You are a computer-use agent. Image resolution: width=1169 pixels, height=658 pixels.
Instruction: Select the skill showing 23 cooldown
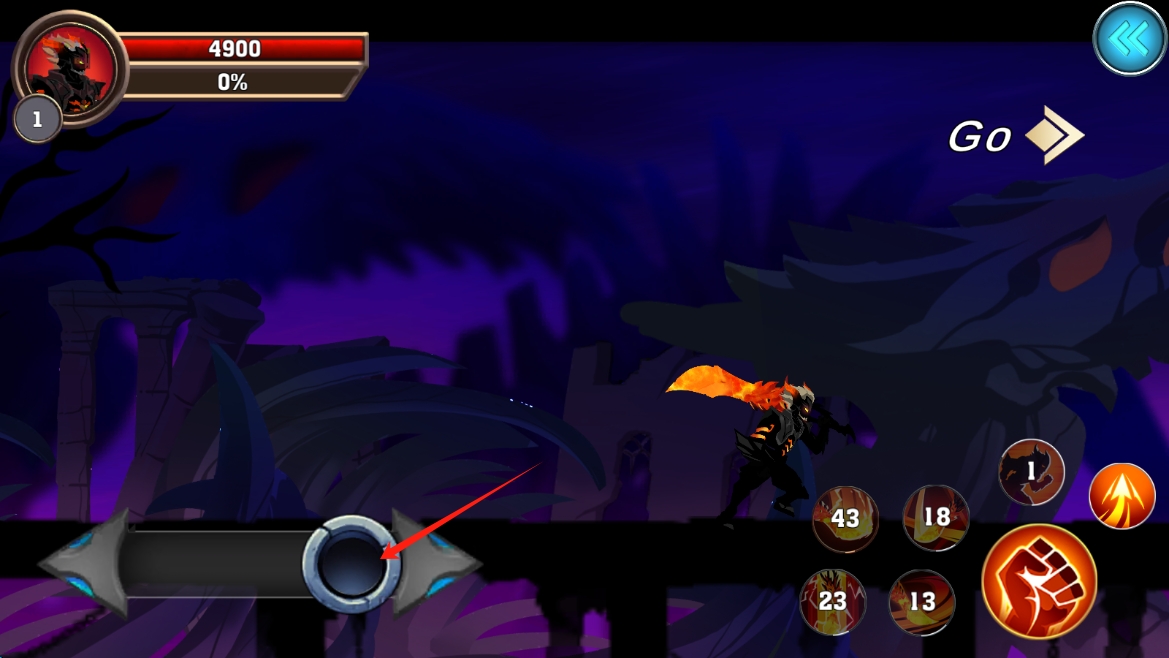(833, 600)
